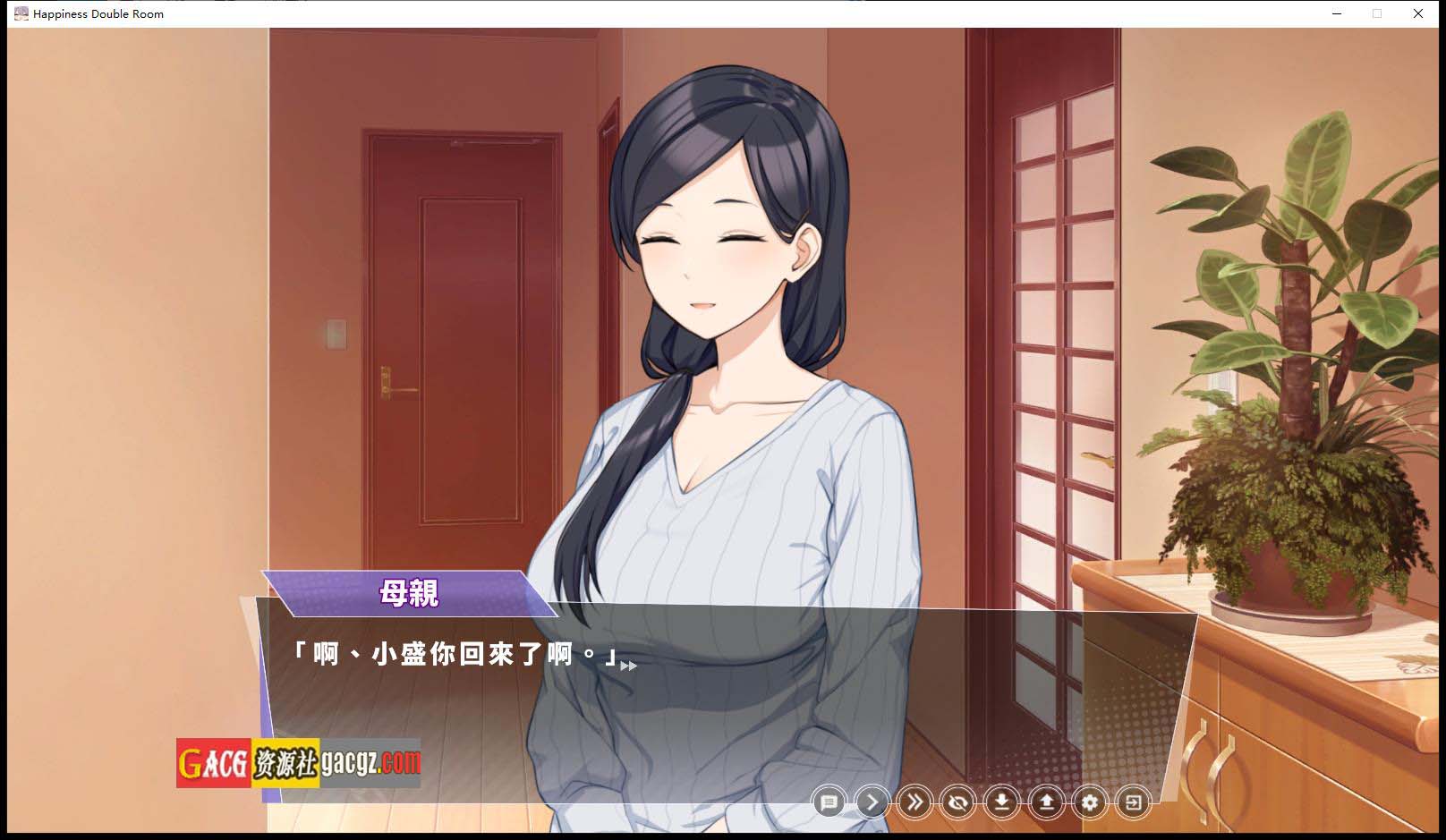The image size is (1446, 840).
Task: Minimize the game window
Action: (x=1337, y=13)
